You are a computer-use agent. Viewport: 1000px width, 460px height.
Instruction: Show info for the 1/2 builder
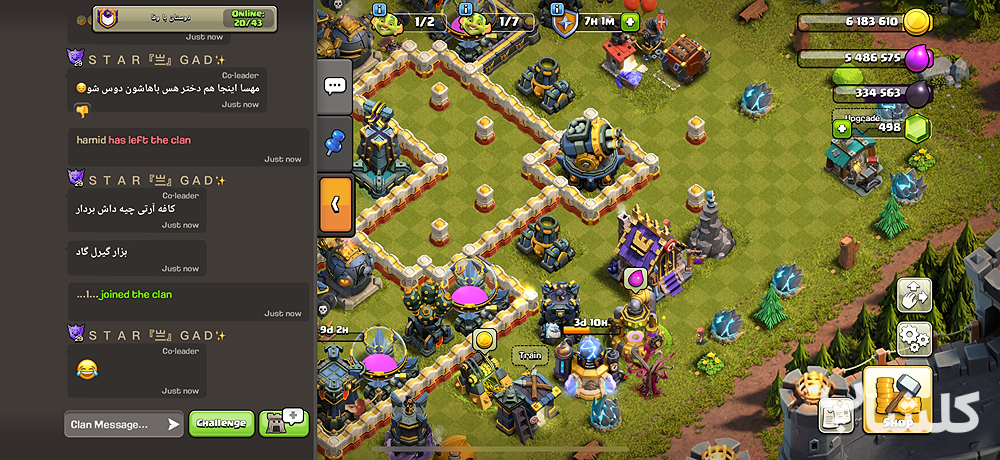pyautogui.click(x=379, y=10)
